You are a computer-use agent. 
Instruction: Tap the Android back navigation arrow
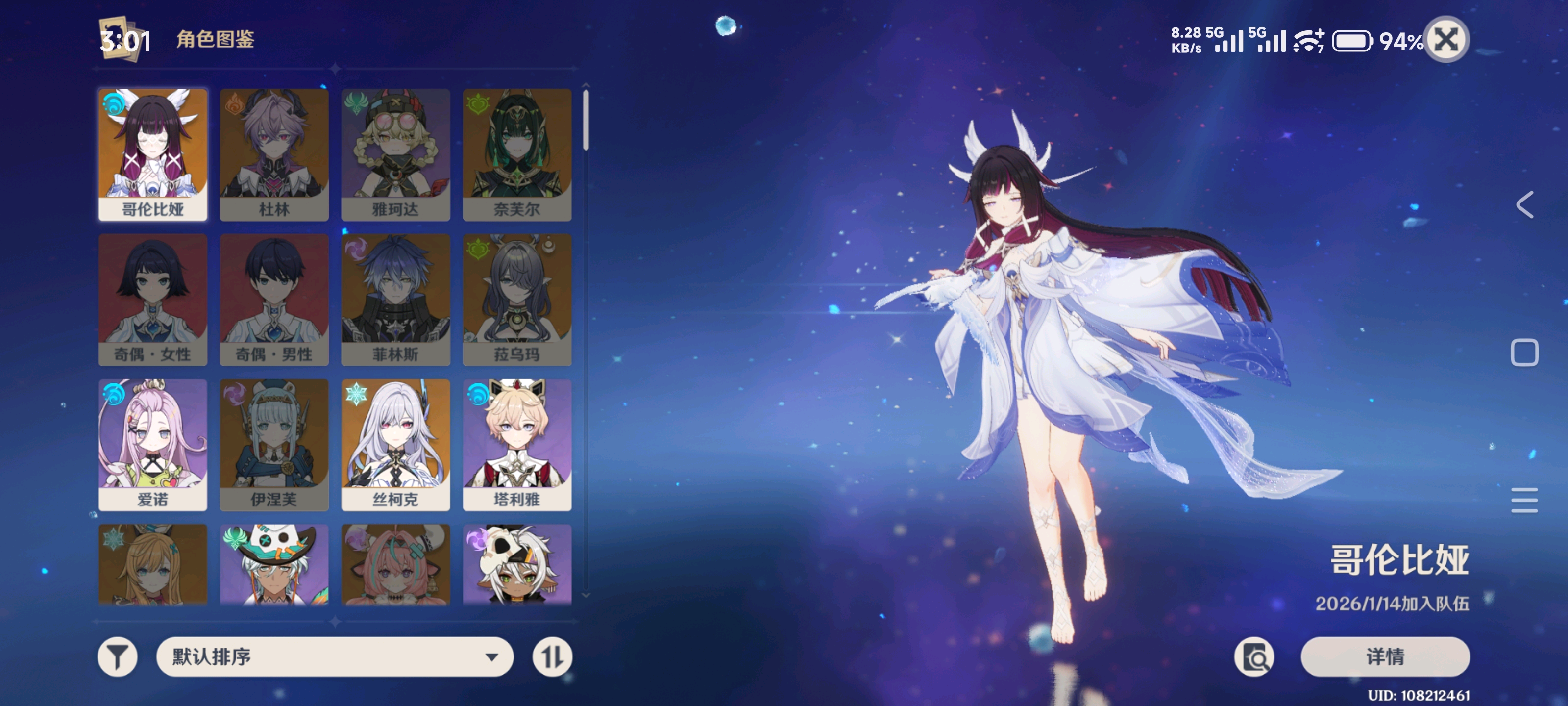1524,204
